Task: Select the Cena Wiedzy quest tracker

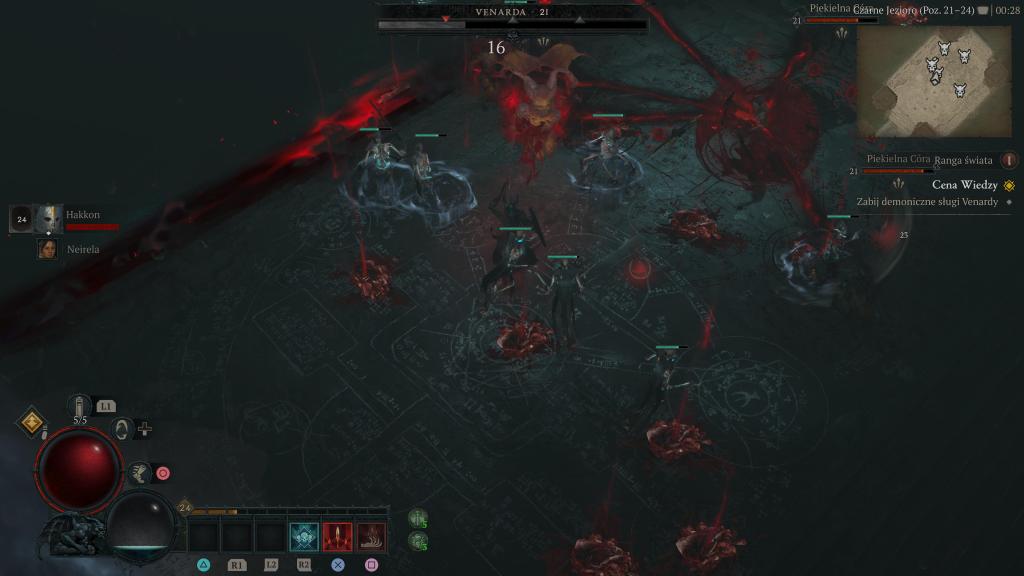Action: click(x=964, y=185)
